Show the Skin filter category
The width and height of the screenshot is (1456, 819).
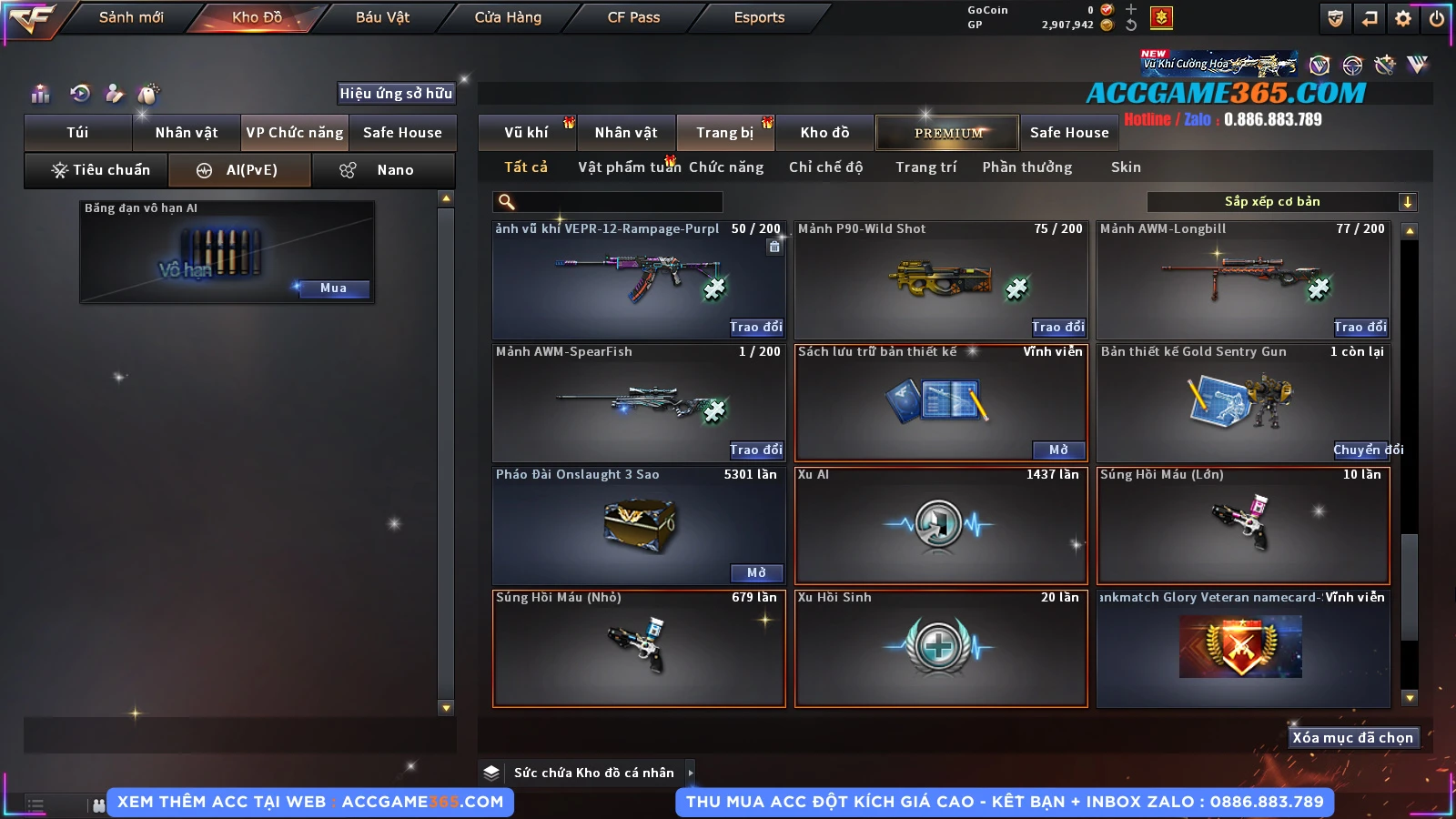pos(1126,167)
